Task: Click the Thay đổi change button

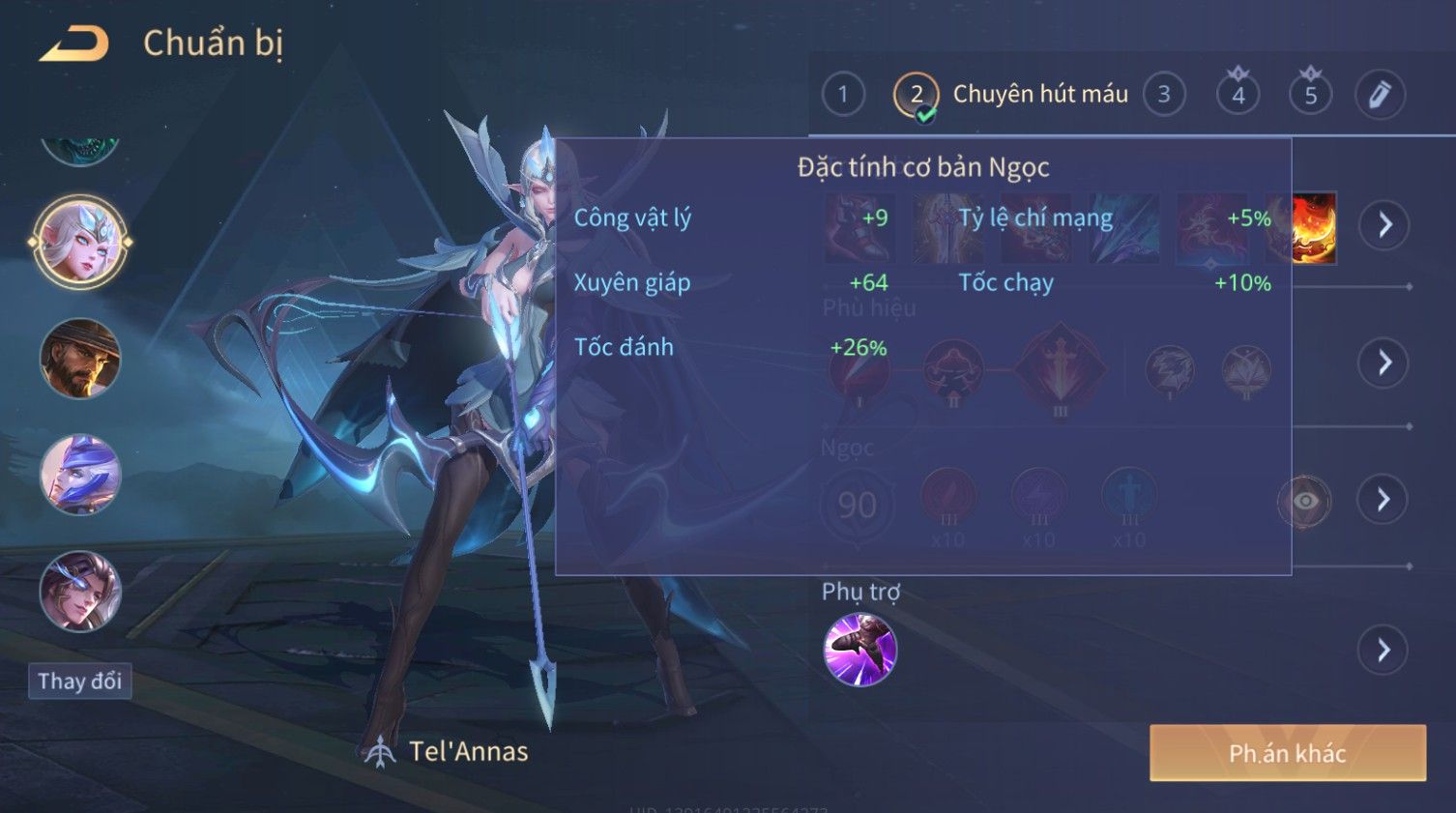Action: pos(80,682)
